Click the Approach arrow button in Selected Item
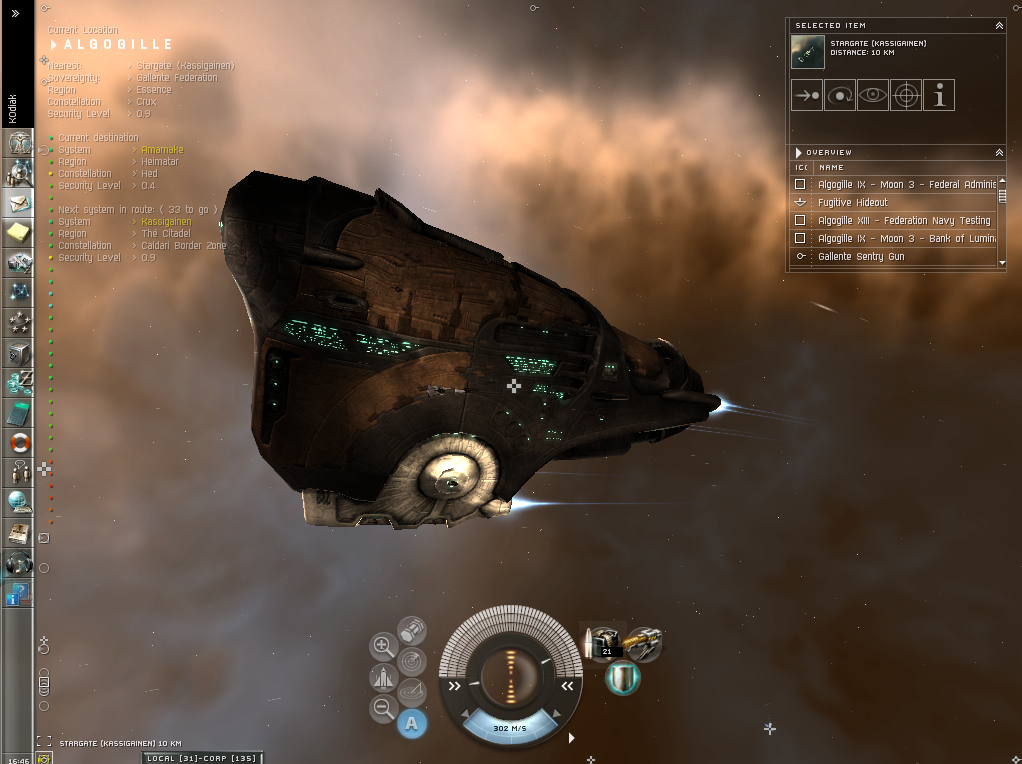Screen dimensions: 1022x764 (x=806, y=95)
